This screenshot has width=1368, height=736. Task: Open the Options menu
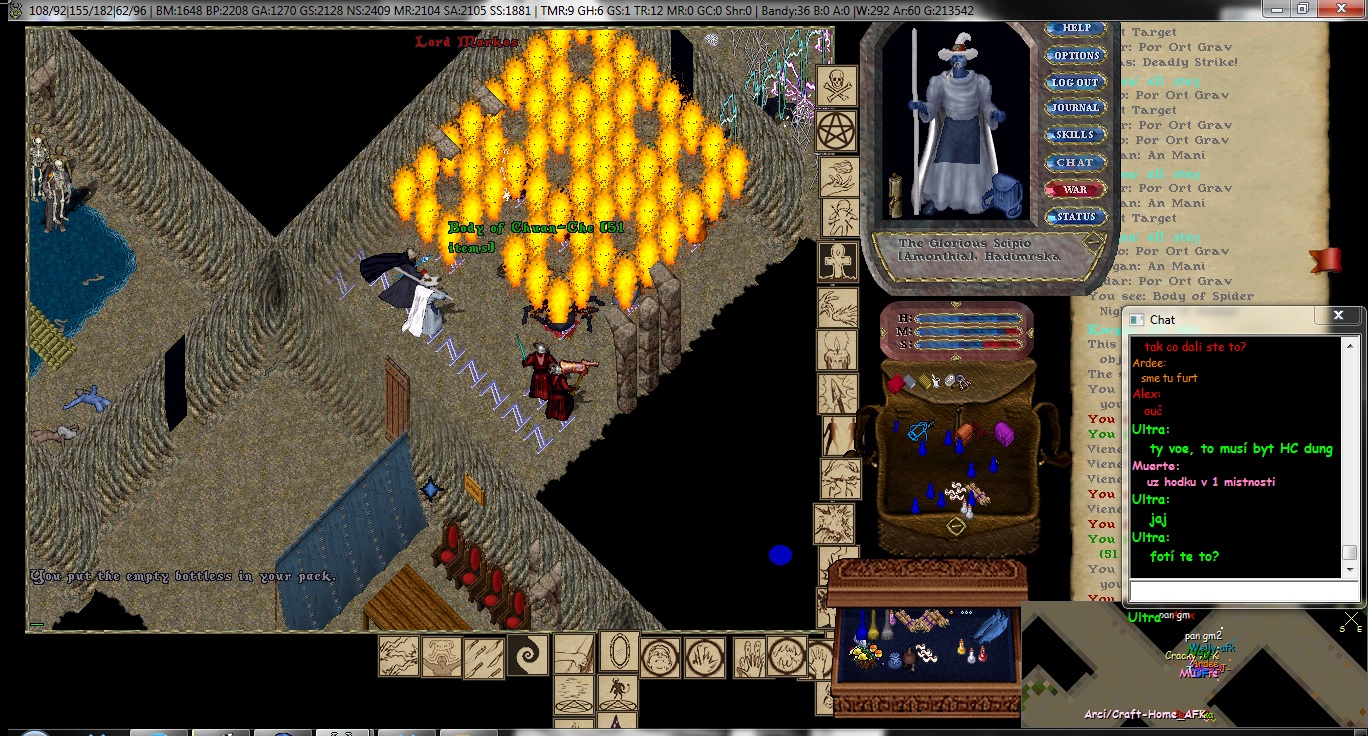[1076, 56]
